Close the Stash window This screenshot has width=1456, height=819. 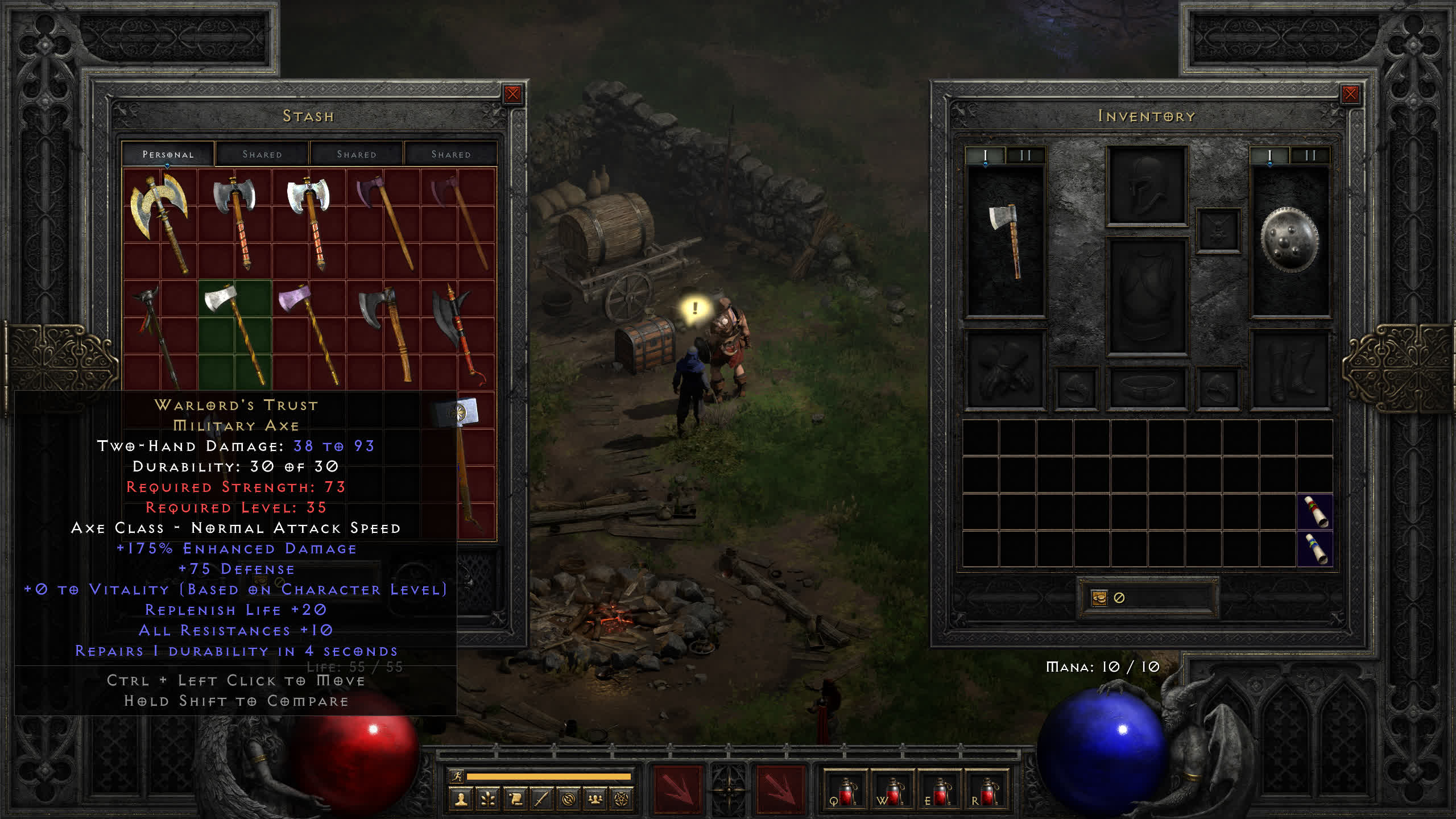pyautogui.click(x=512, y=94)
